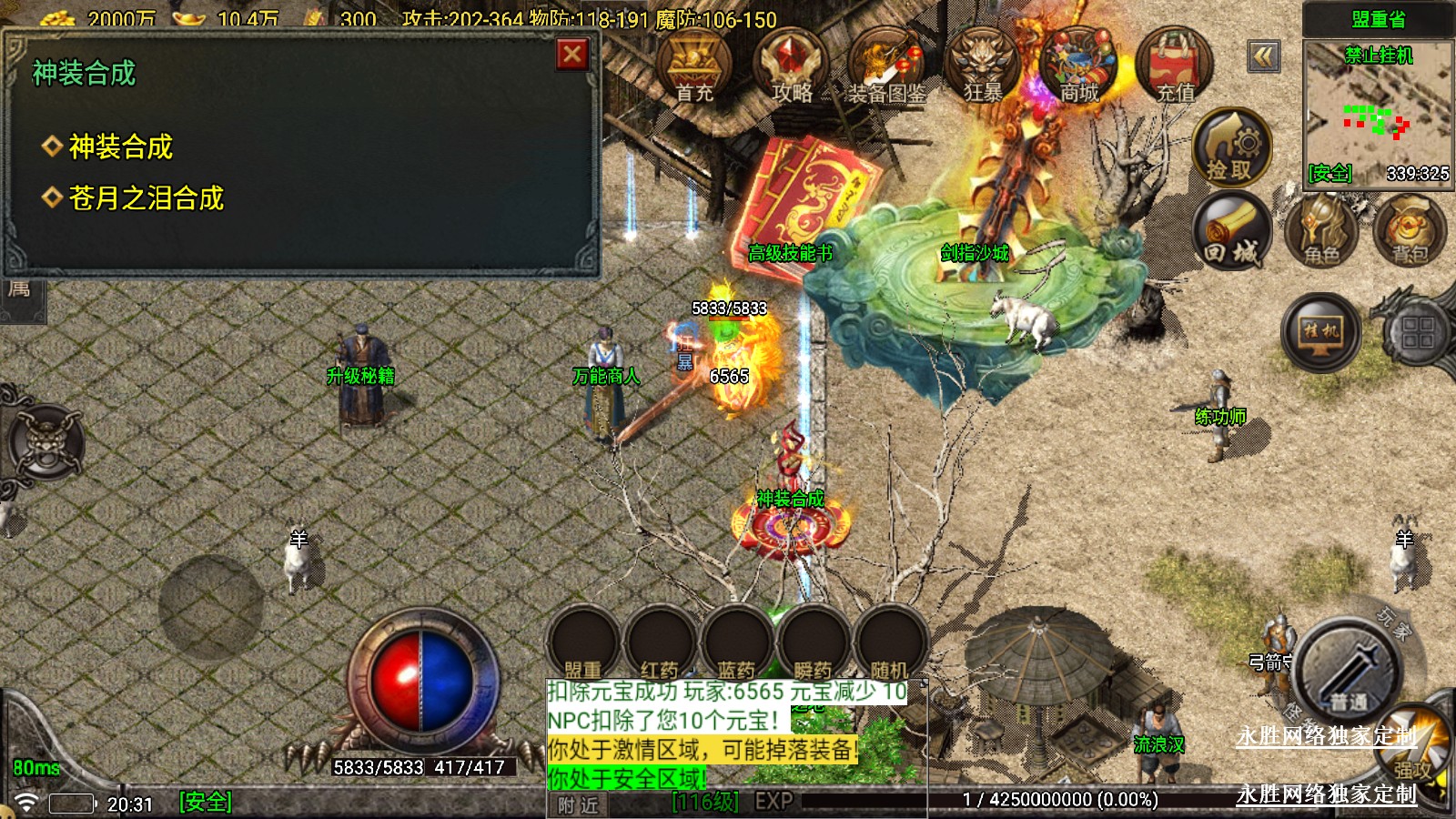
Task: Open the 角色 character panel
Action: 1321,231
